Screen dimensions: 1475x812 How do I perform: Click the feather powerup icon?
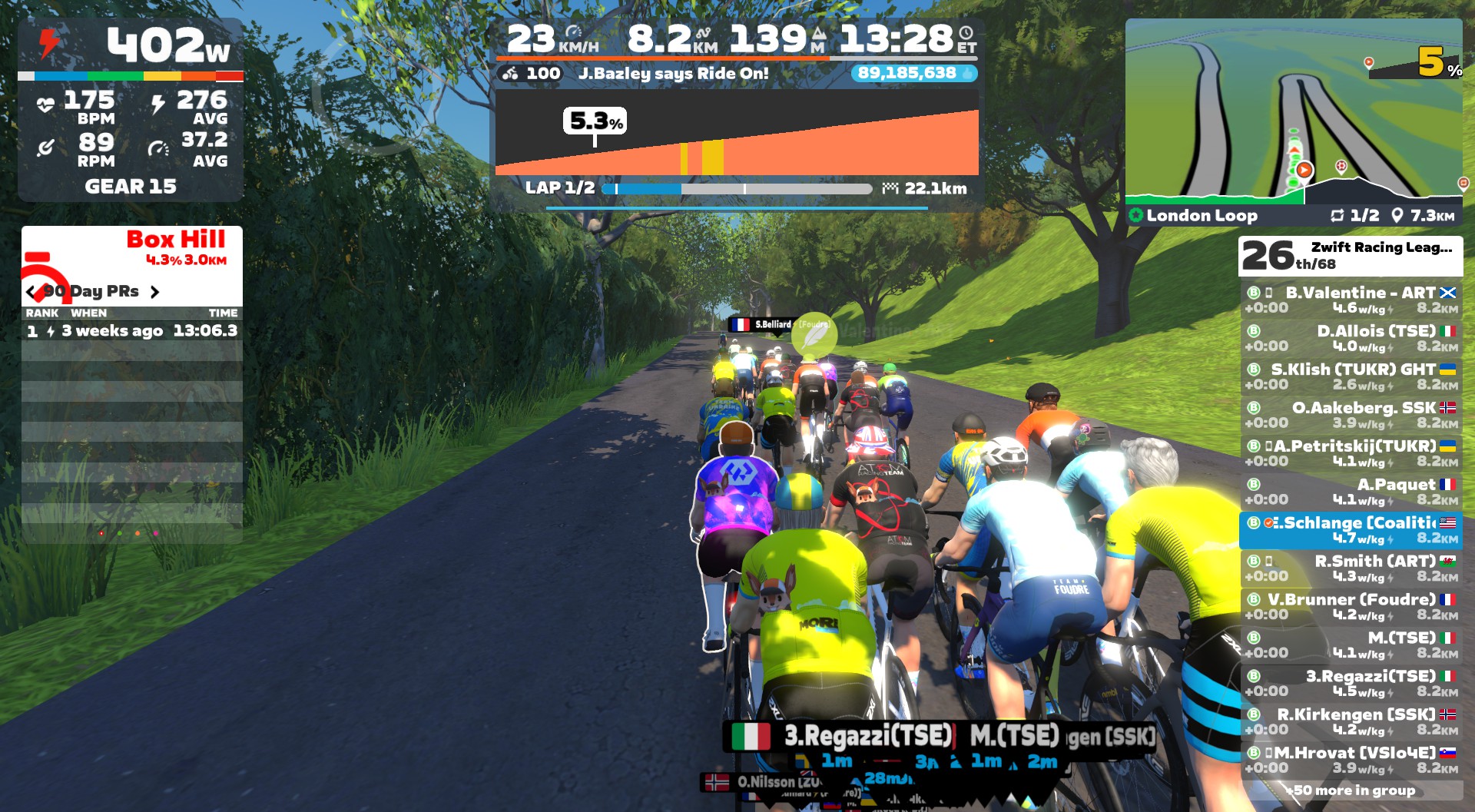tap(814, 335)
